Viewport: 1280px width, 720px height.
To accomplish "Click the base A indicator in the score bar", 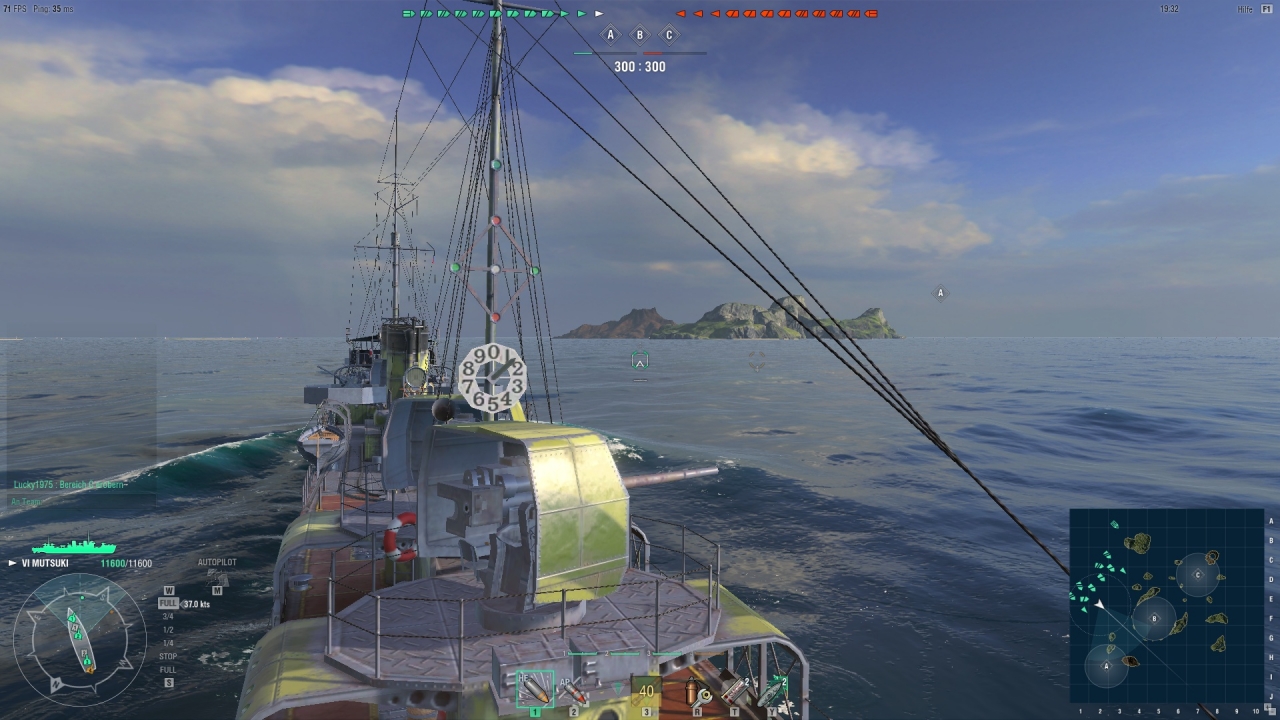I will (x=611, y=35).
